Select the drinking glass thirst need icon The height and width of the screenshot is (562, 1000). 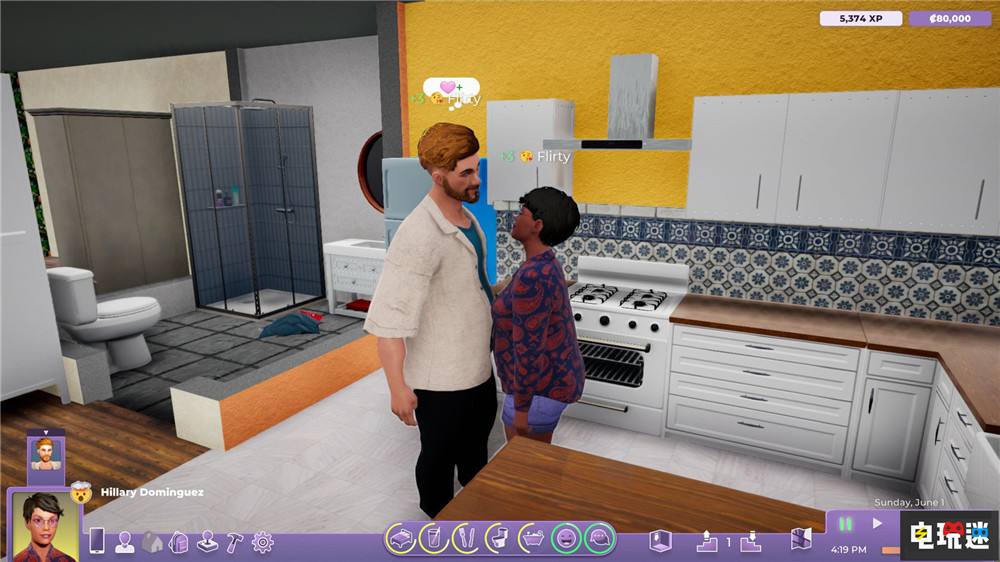click(x=433, y=540)
